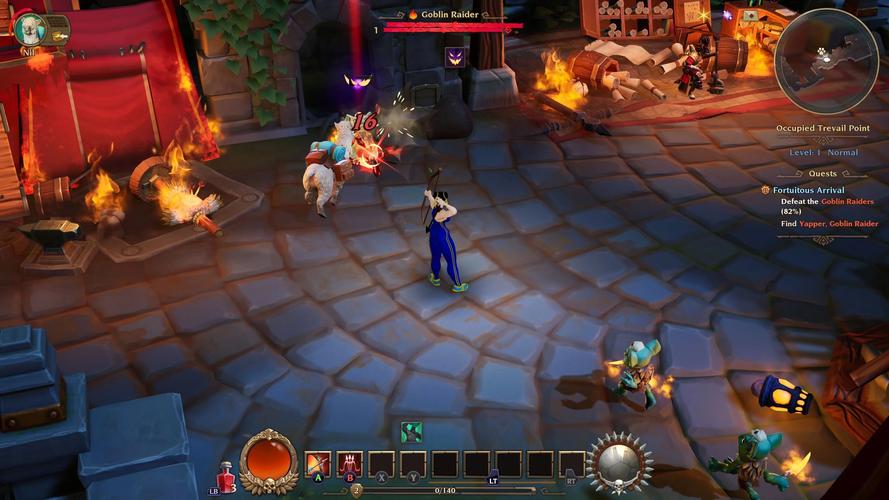Drink the red health potion
Image resolution: width=889 pixels, height=500 pixels.
pyautogui.click(x=225, y=475)
